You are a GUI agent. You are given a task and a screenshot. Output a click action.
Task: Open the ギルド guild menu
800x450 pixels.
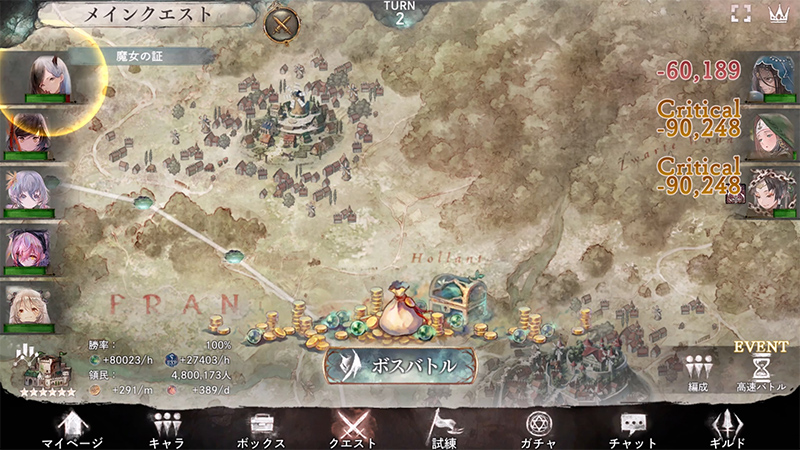point(728,429)
